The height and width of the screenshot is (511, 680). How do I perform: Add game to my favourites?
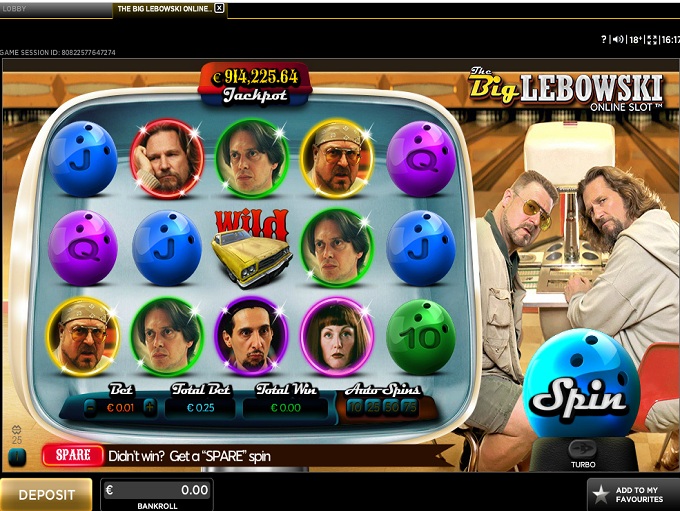(633, 495)
